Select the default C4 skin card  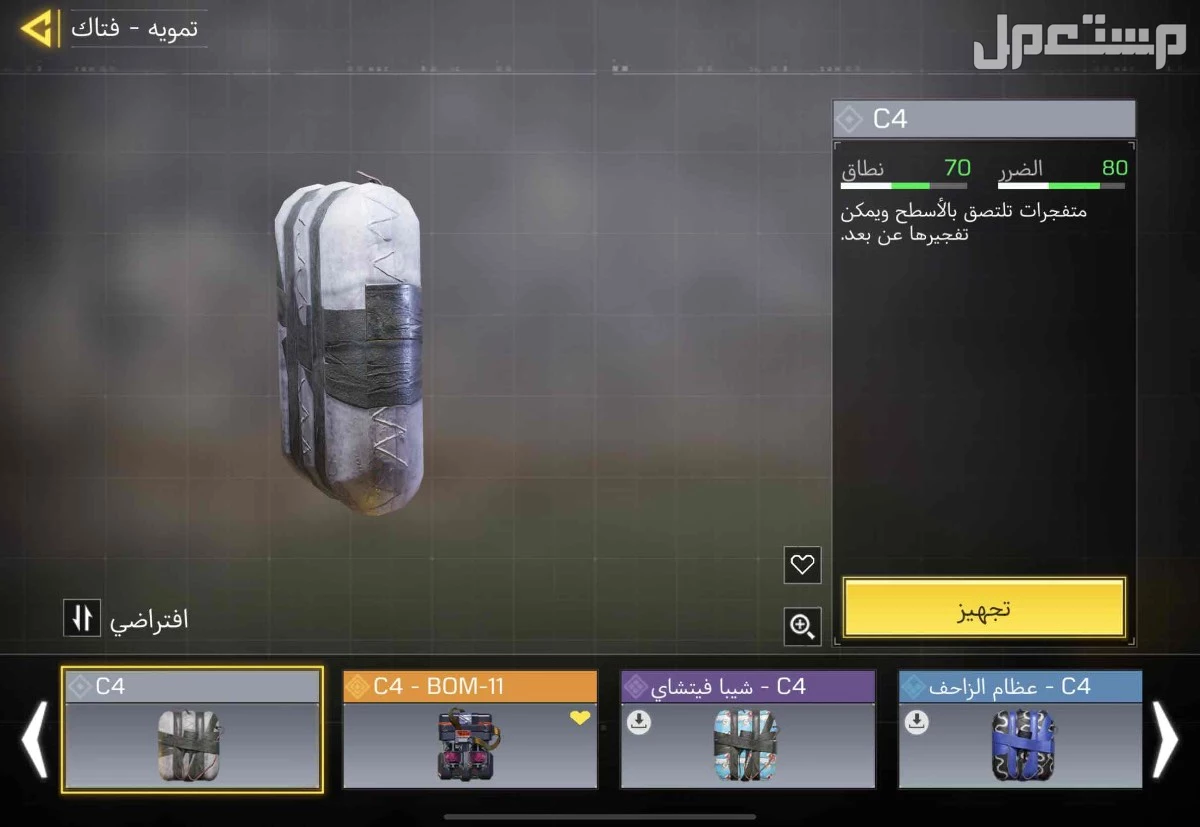click(x=192, y=729)
